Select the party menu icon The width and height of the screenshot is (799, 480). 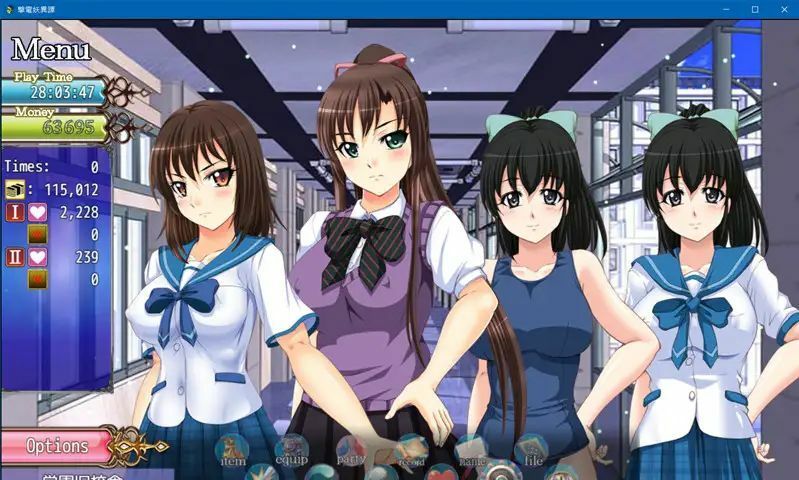[351, 453]
